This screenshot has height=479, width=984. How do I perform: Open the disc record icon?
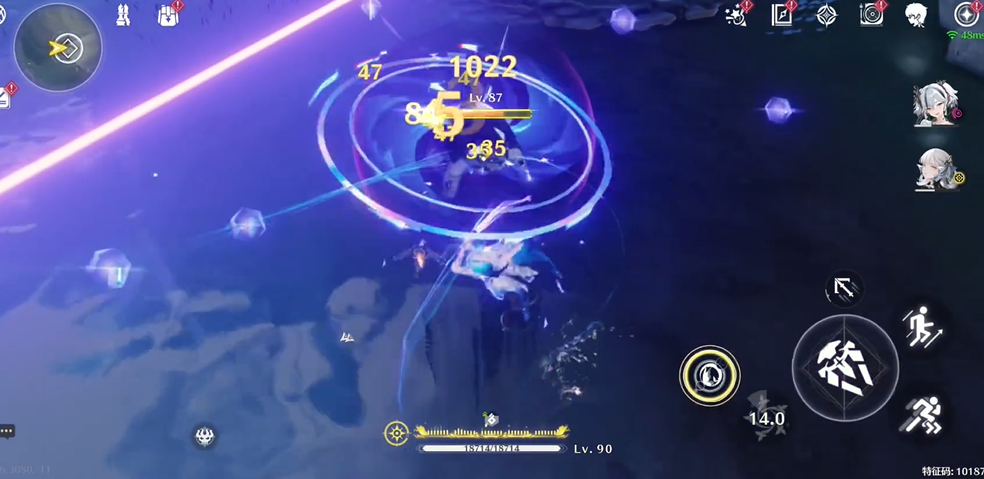pos(871,15)
